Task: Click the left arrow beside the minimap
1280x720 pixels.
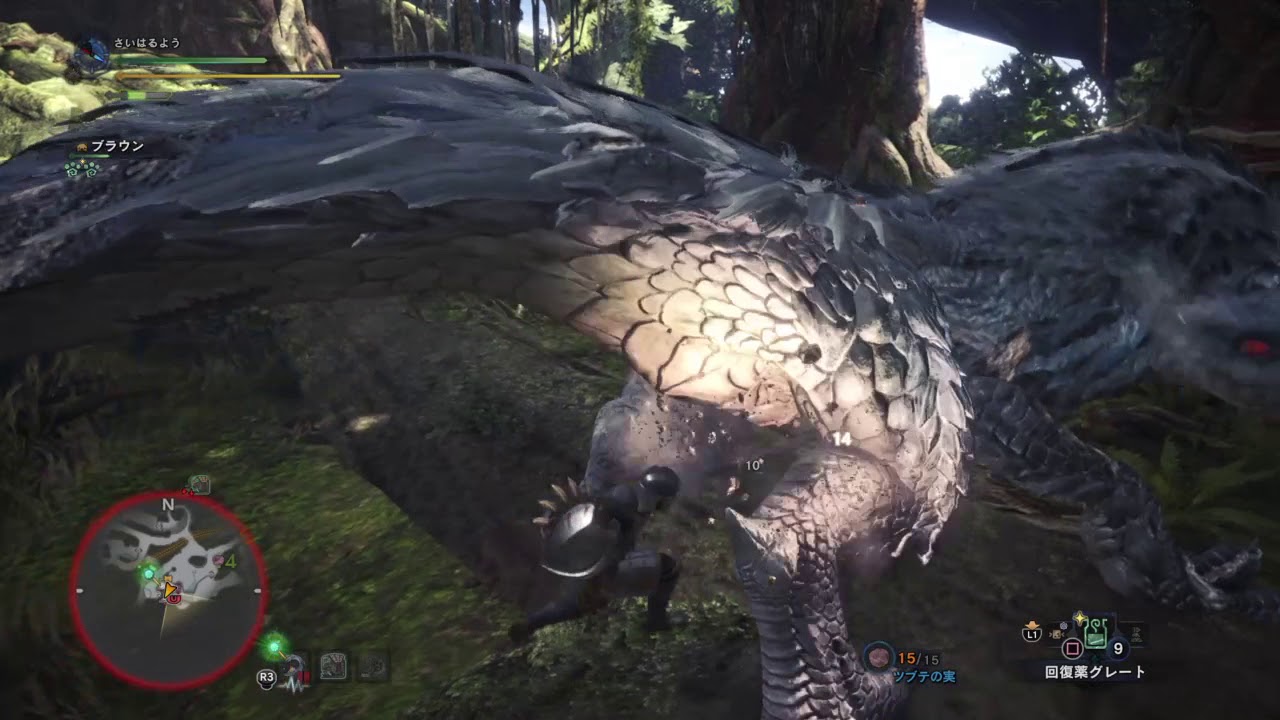Action: tap(79, 589)
